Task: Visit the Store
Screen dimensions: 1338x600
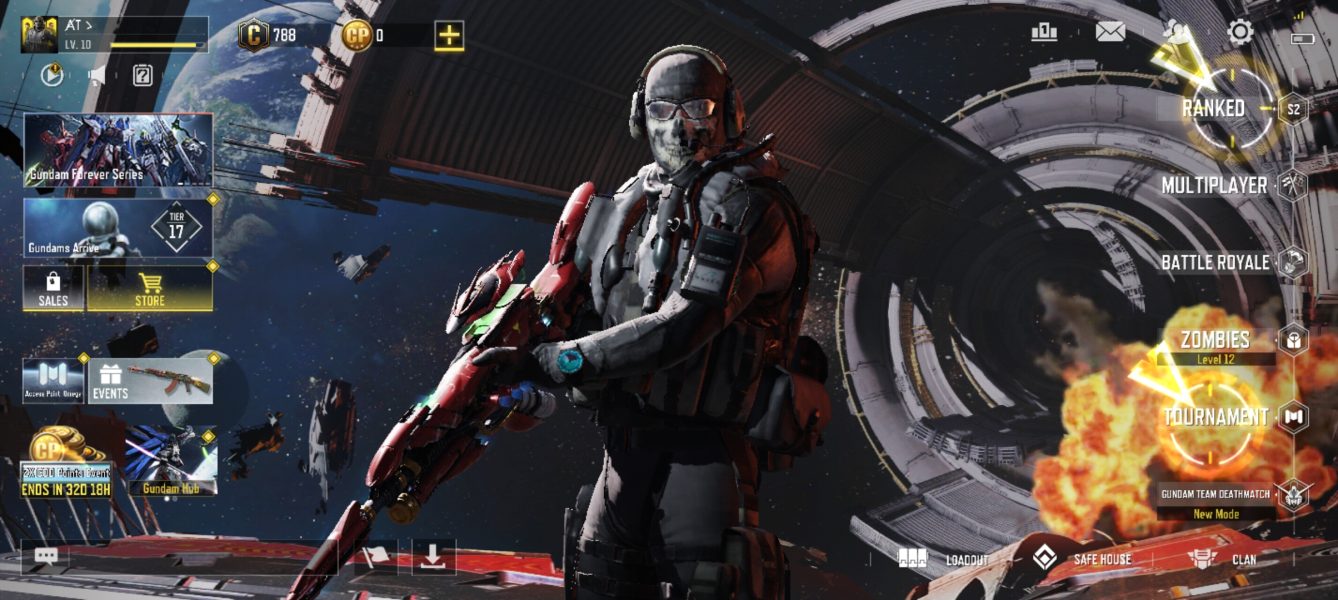Action: [150, 288]
